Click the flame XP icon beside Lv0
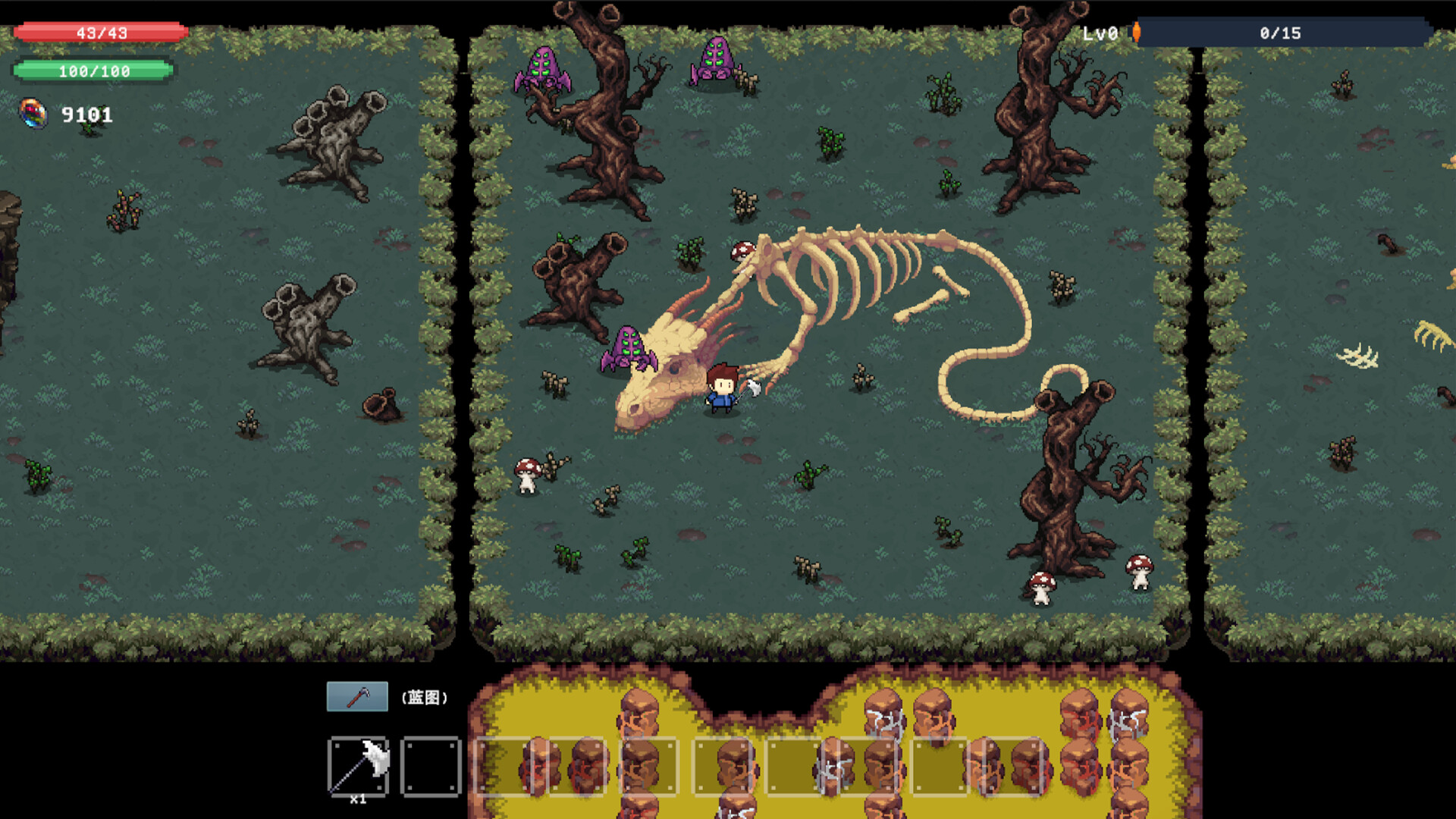Image resolution: width=1456 pixels, height=819 pixels. coord(1136,33)
